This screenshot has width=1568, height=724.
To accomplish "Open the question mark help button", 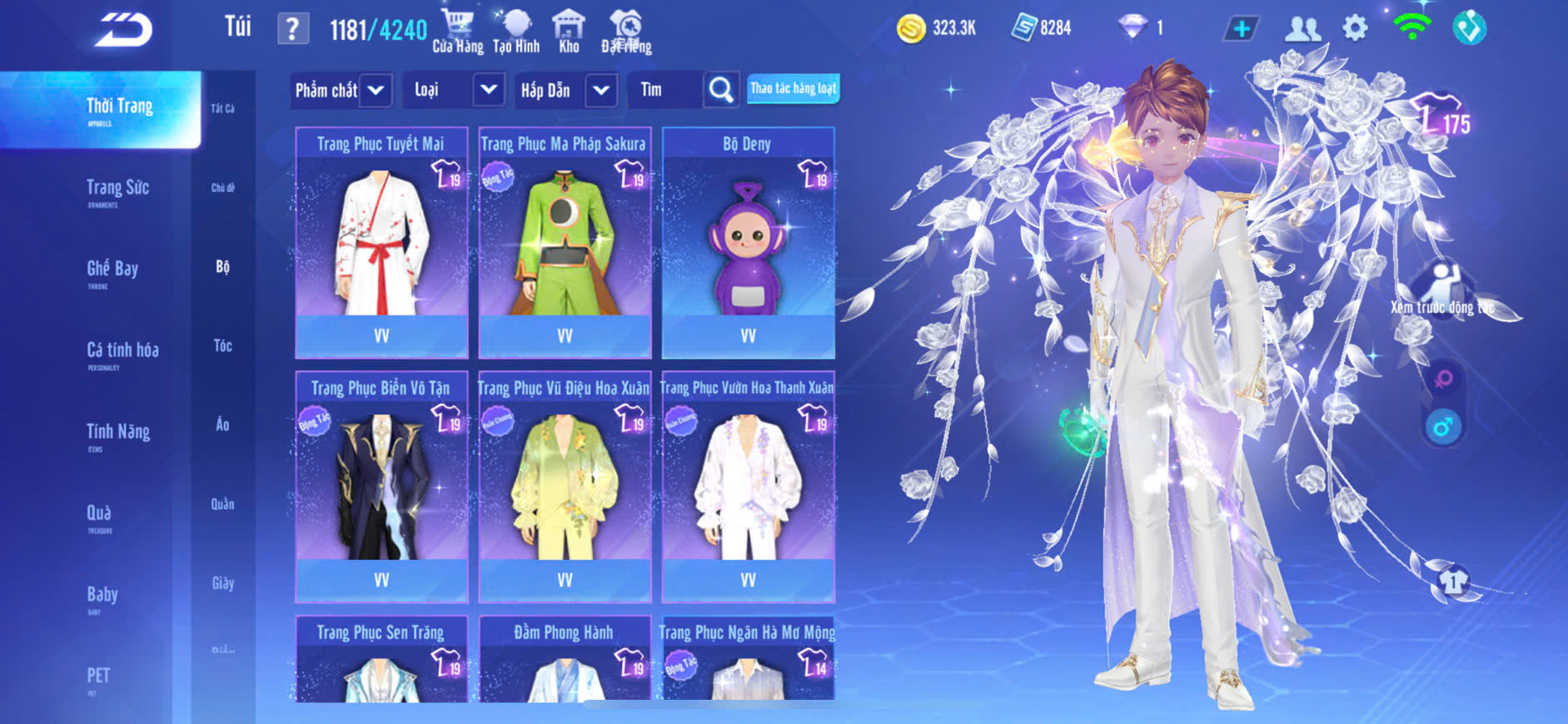I will tap(292, 29).
